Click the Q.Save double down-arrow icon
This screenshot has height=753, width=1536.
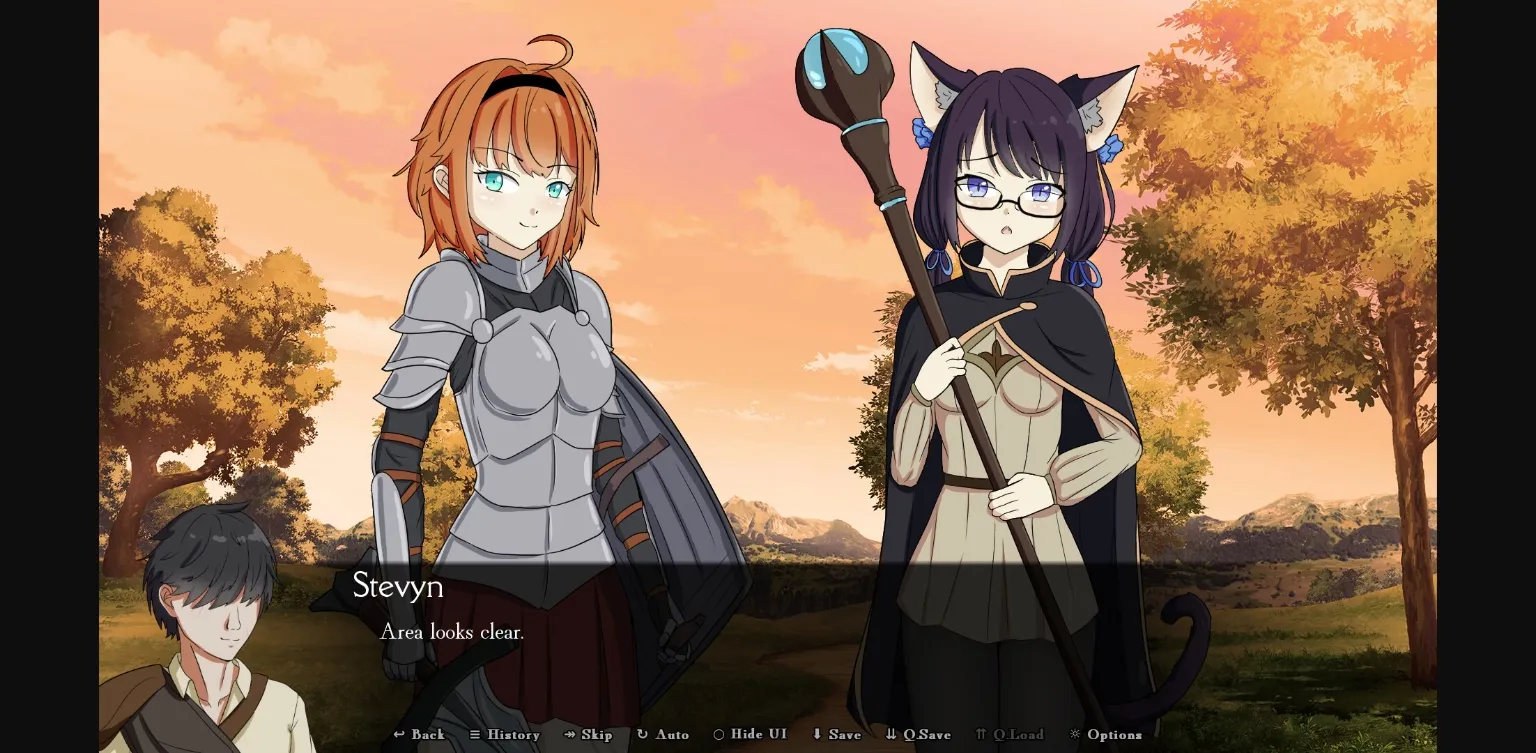coord(889,734)
